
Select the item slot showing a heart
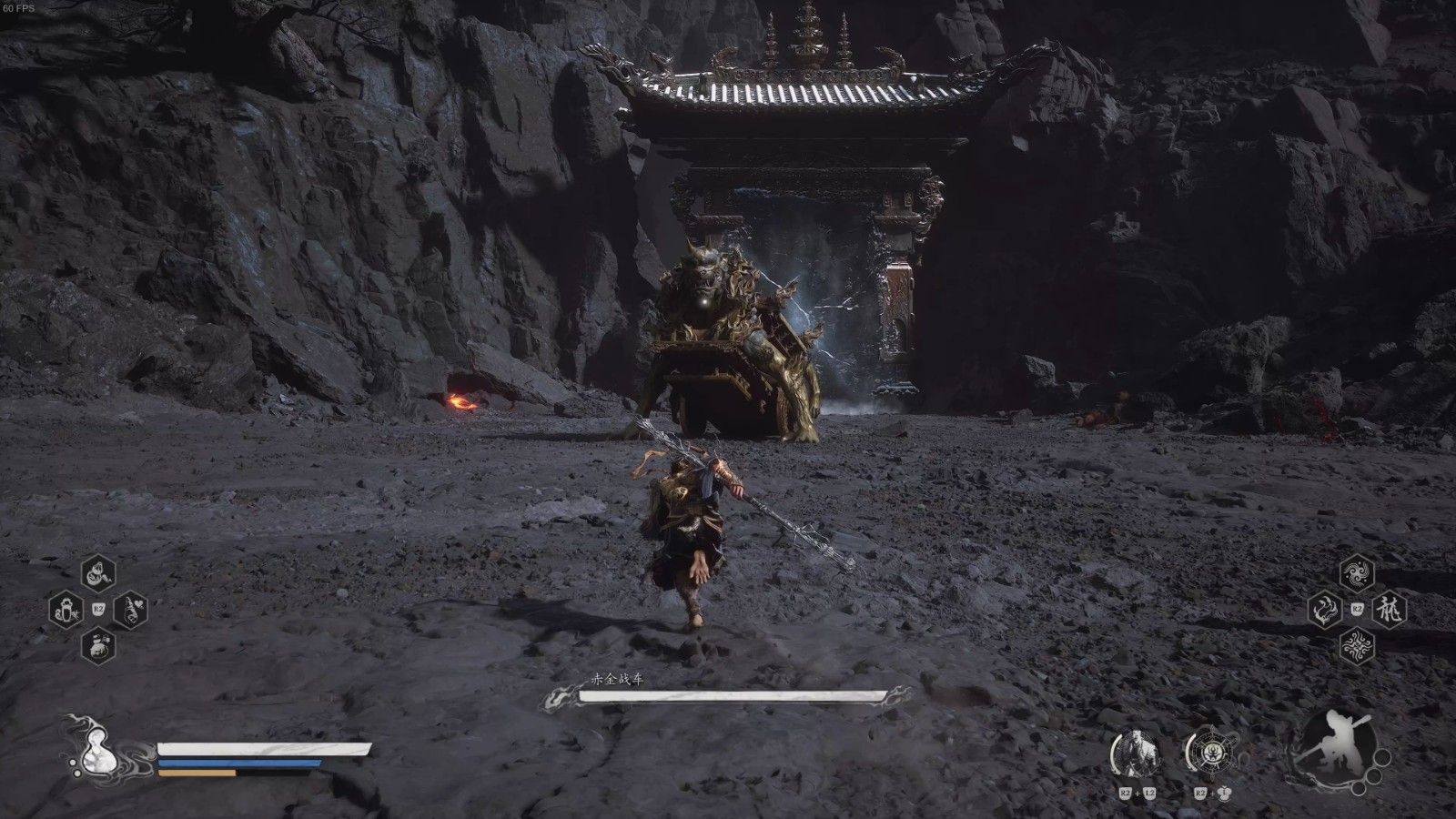pos(129,609)
